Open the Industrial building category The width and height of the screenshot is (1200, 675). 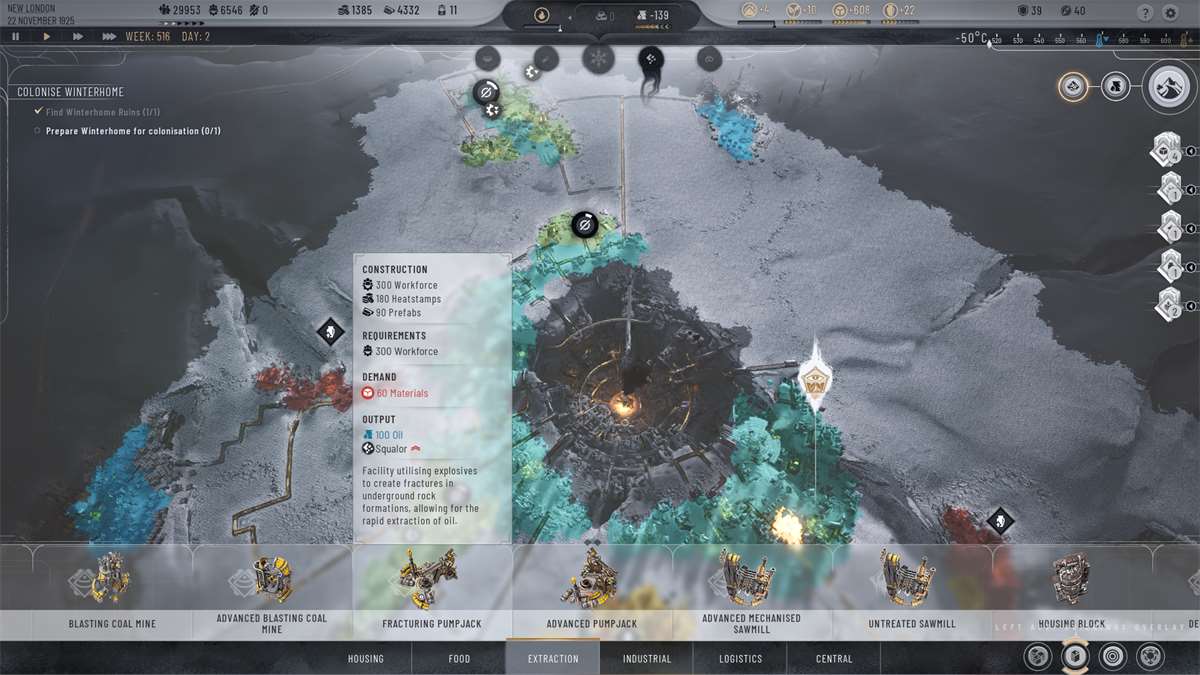pos(647,659)
